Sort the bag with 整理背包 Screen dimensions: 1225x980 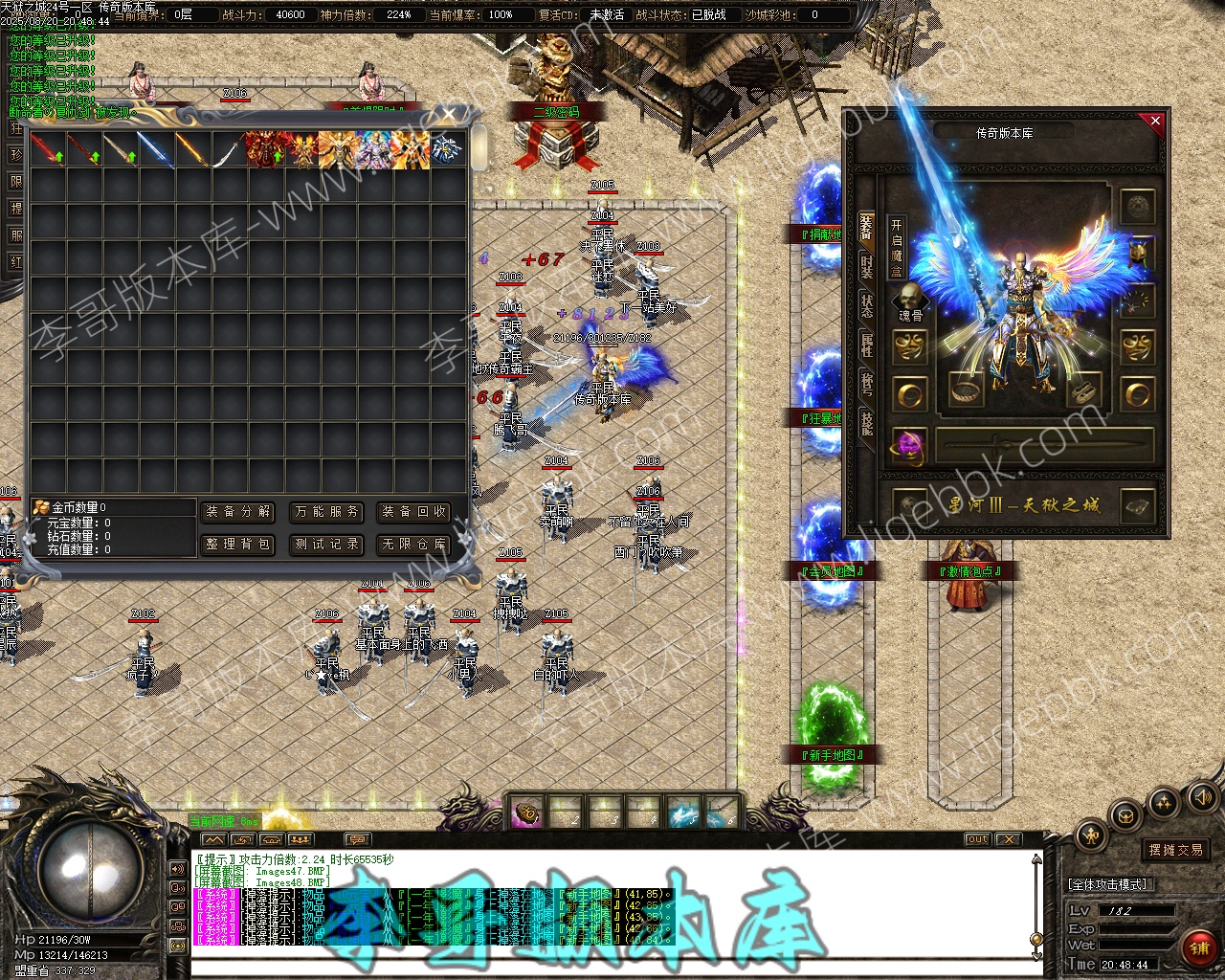pos(238,545)
